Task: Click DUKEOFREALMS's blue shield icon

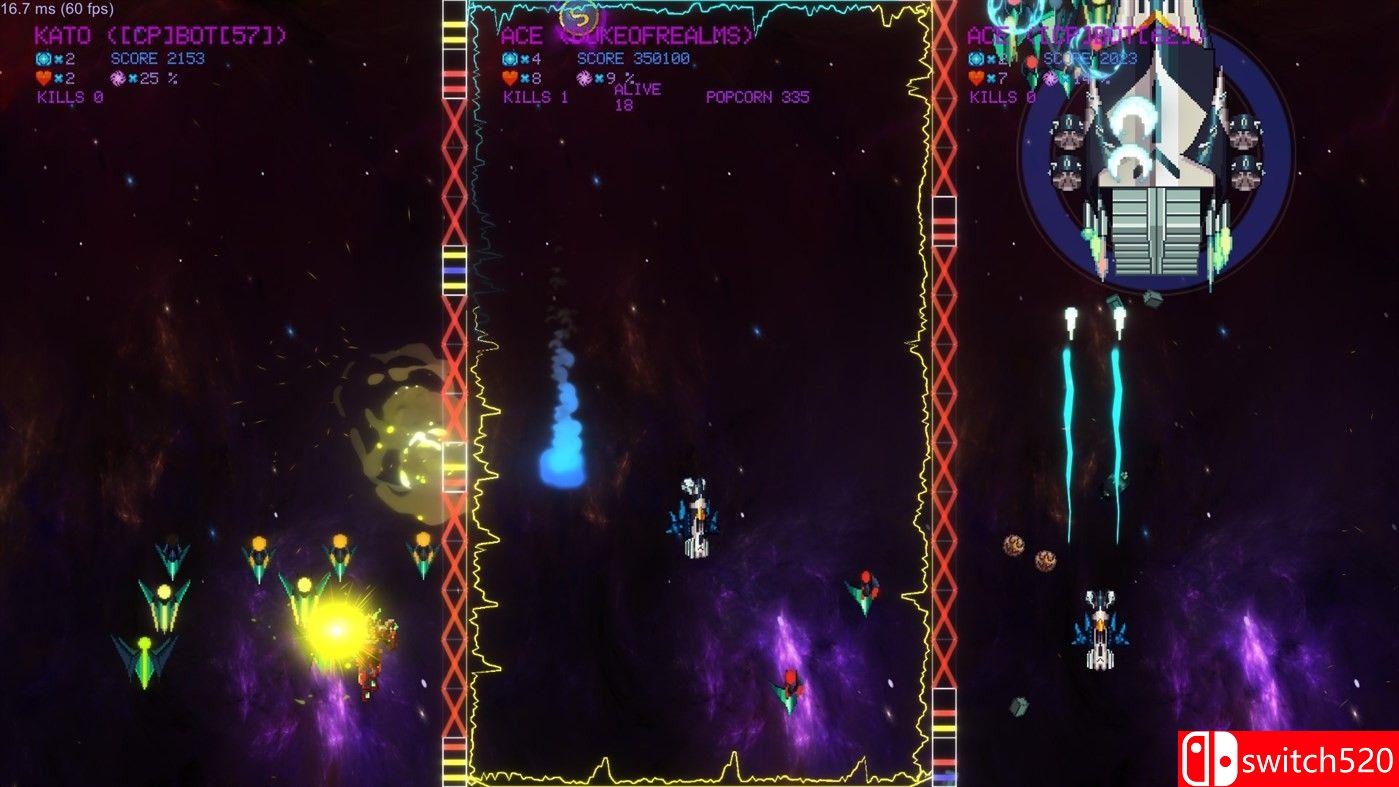Action: pos(507,58)
